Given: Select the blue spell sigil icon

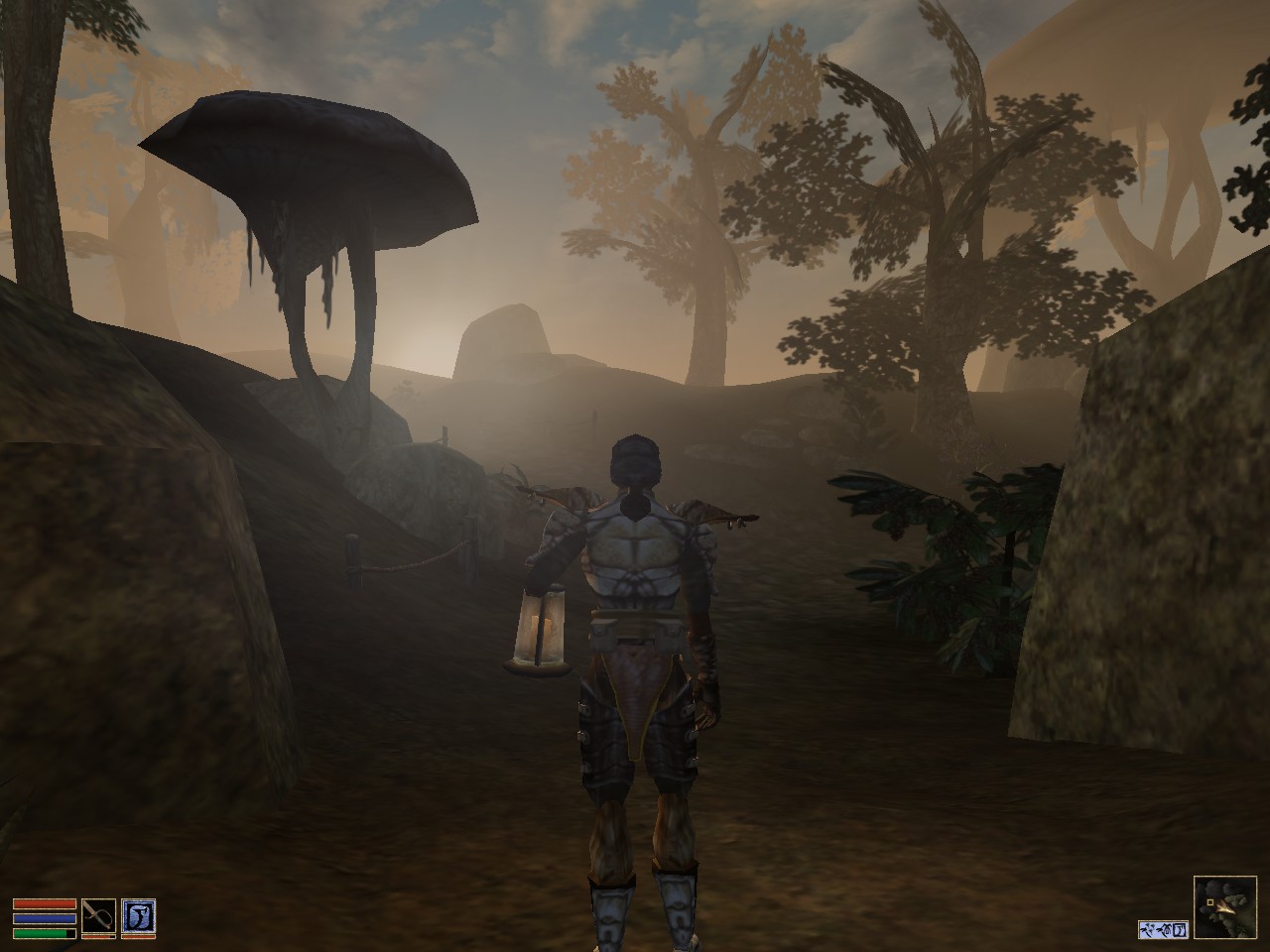Looking at the screenshot, I should (x=139, y=916).
